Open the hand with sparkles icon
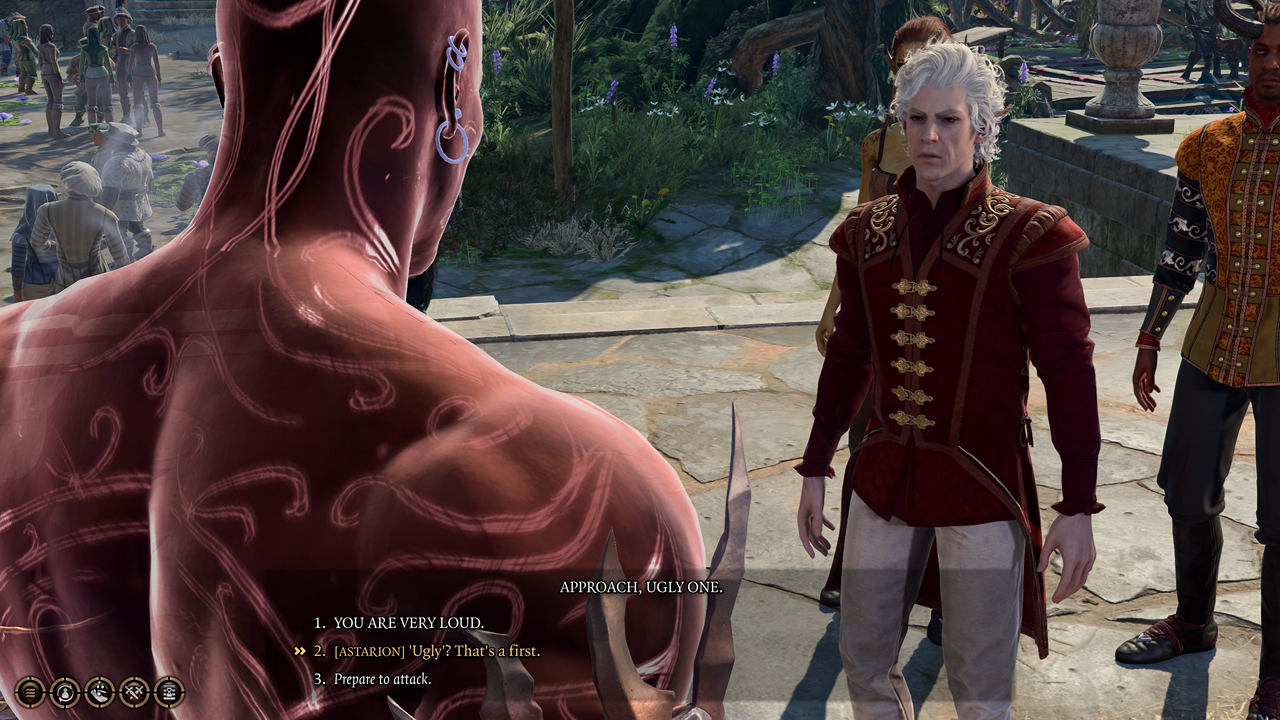Viewport: 1280px width, 720px height. [x=100, y=691]
